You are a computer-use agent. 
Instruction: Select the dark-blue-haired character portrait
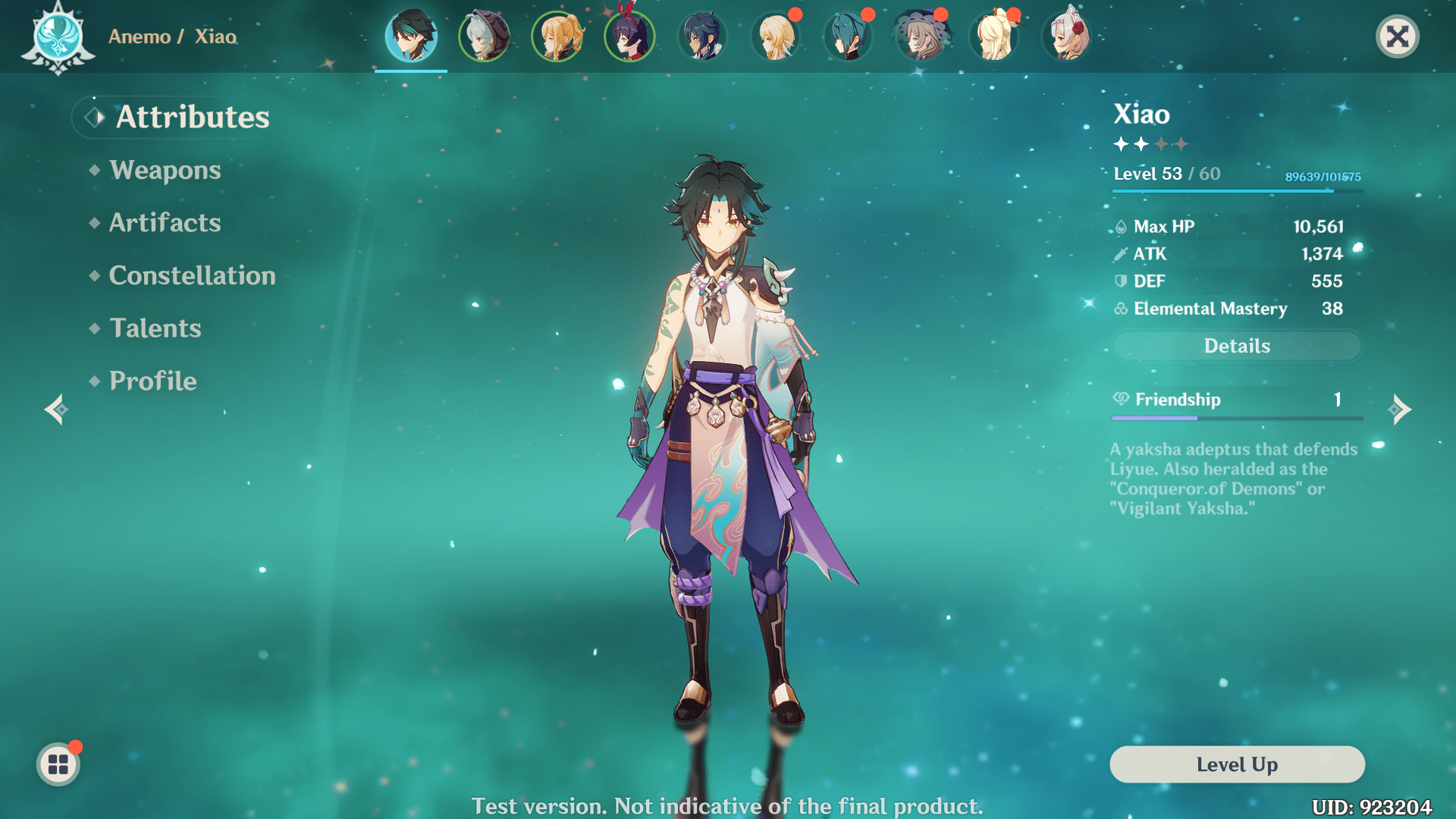[702, 36]
